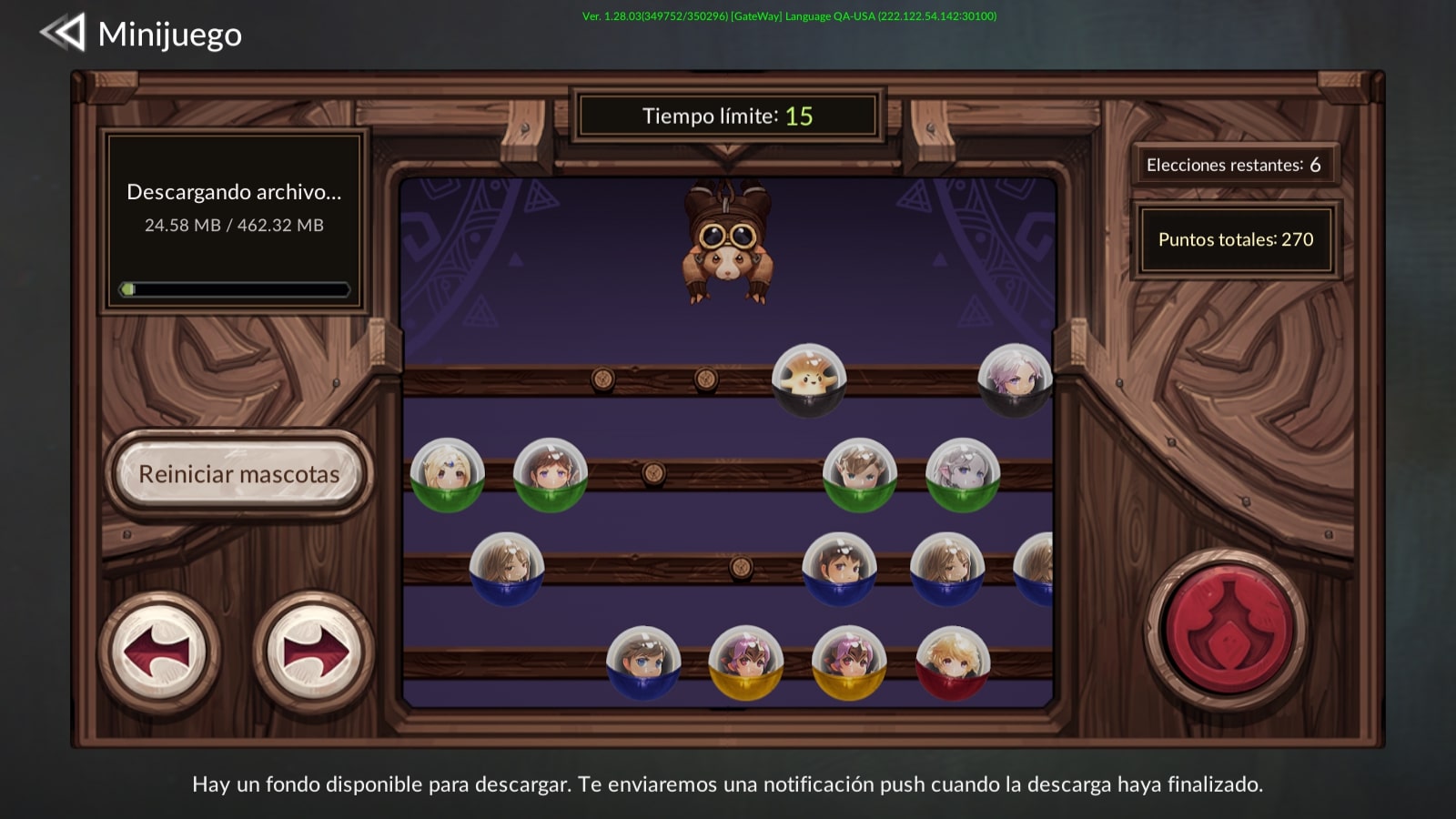Move the claw right with the right arrow
1456x819 pixels.
click(x=313, y=652)
